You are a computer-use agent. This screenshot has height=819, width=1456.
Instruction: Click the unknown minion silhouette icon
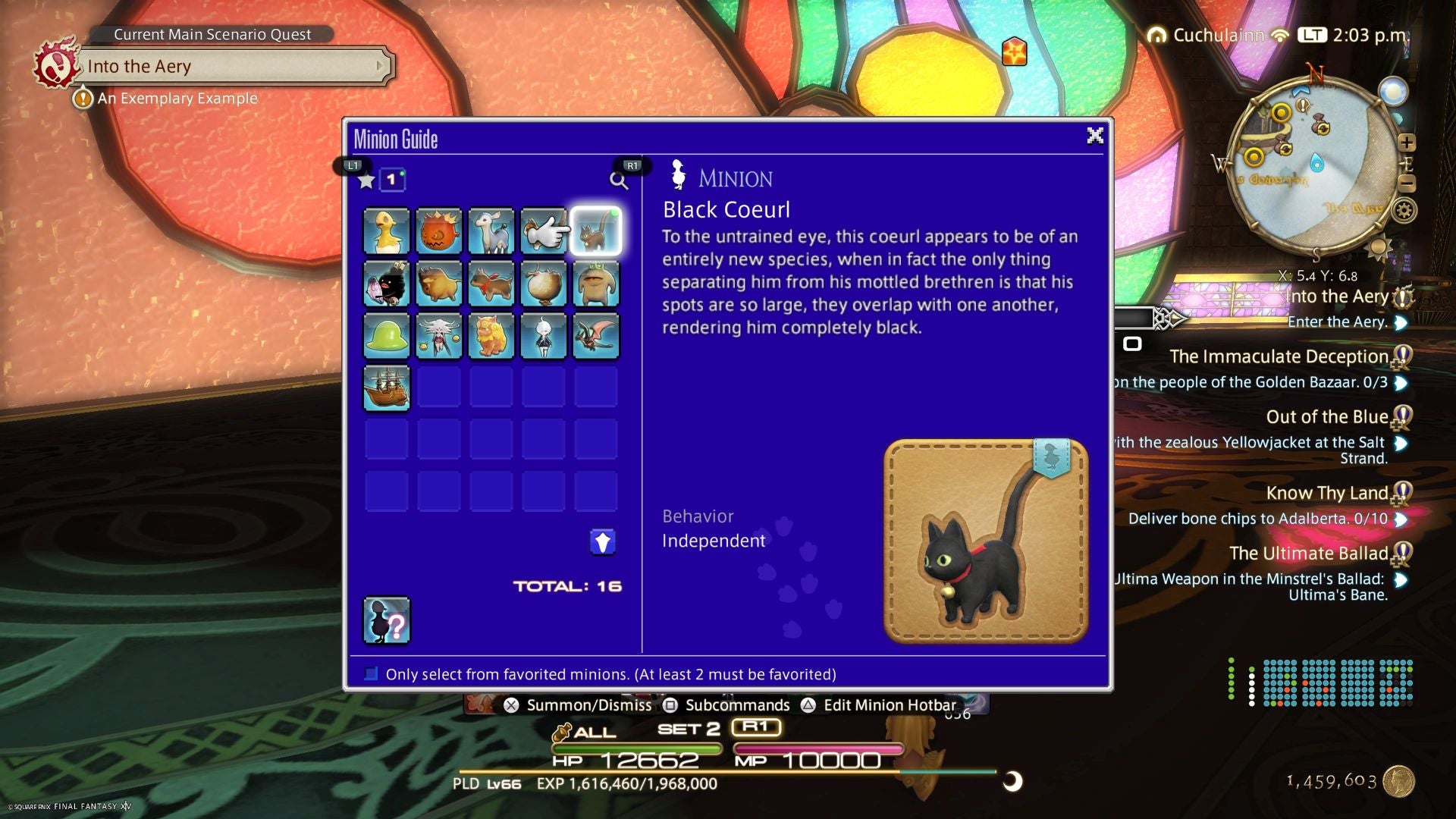(x=387, y=622)
